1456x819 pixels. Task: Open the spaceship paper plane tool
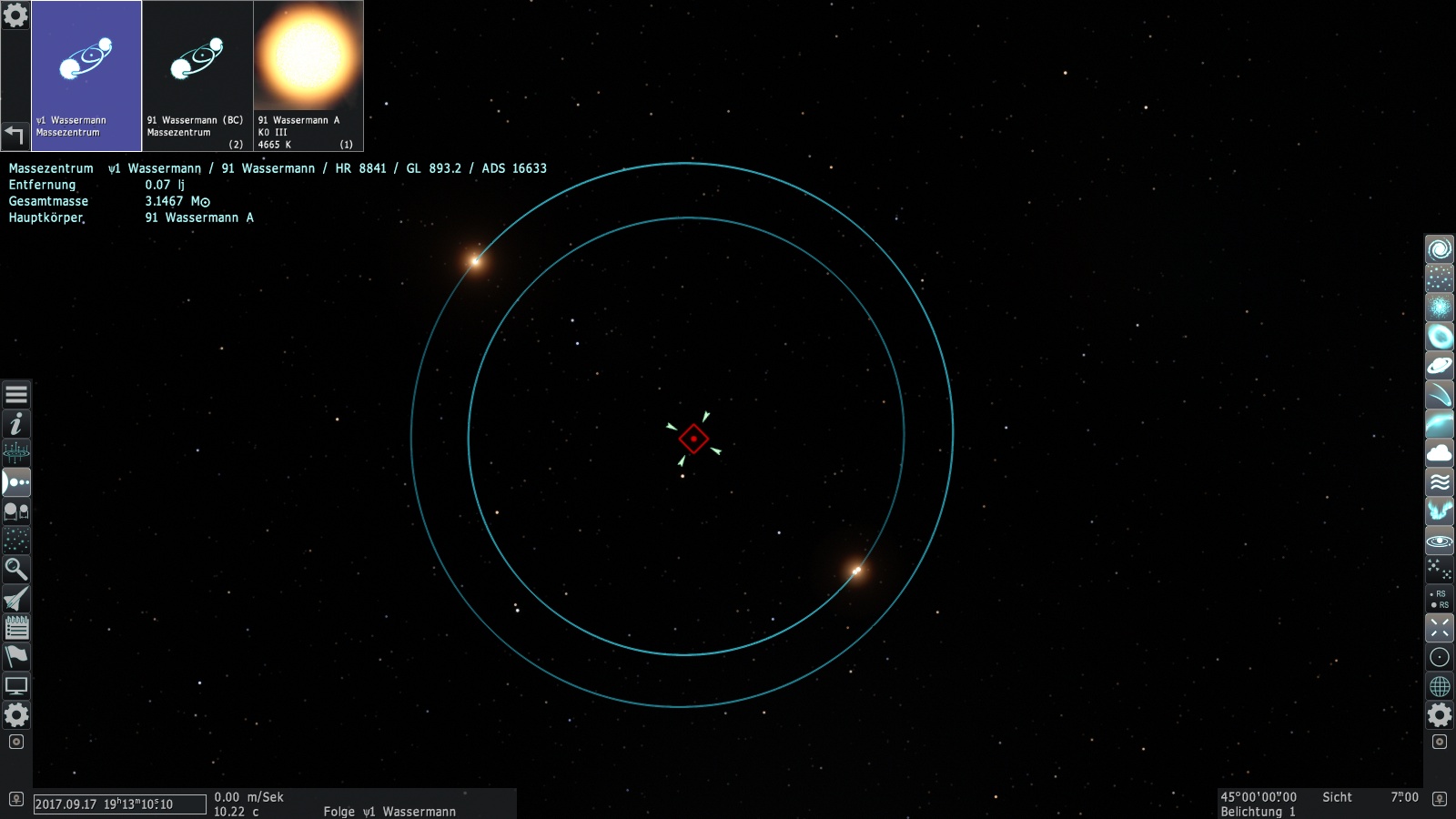coord(16,599)
